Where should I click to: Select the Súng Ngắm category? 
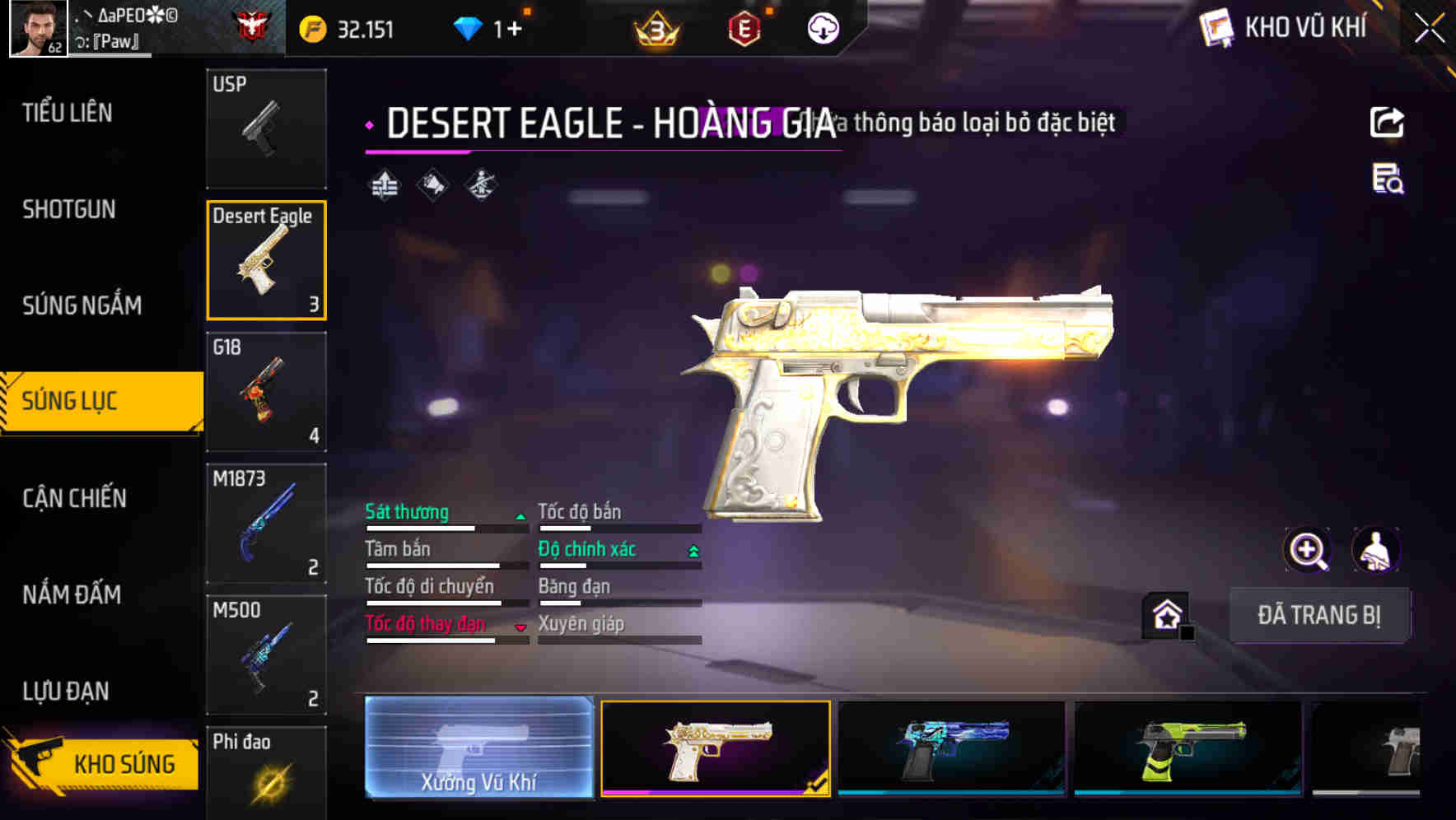[82, 305]
